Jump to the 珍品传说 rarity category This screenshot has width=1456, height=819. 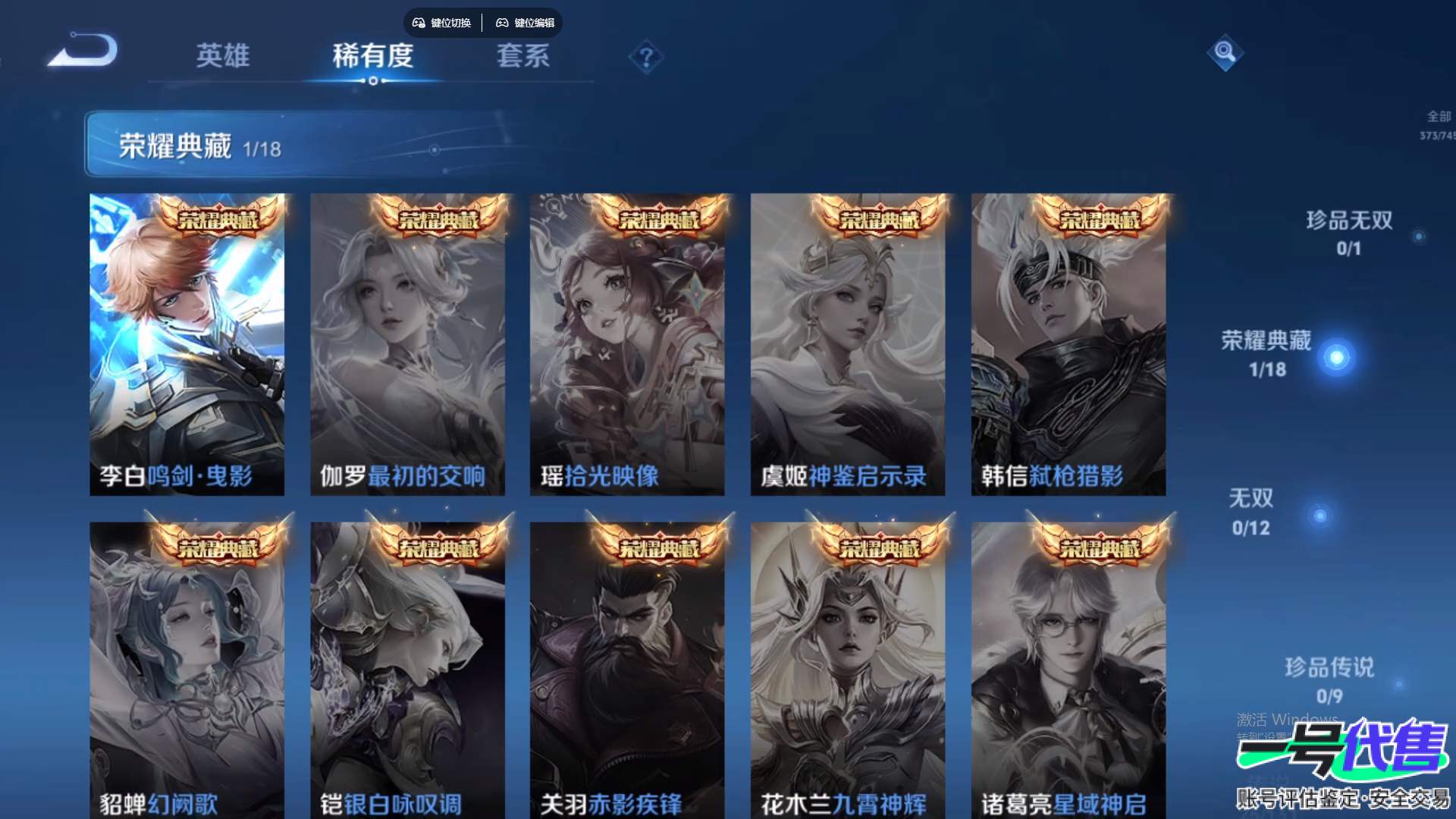[x=1329, y=679]
